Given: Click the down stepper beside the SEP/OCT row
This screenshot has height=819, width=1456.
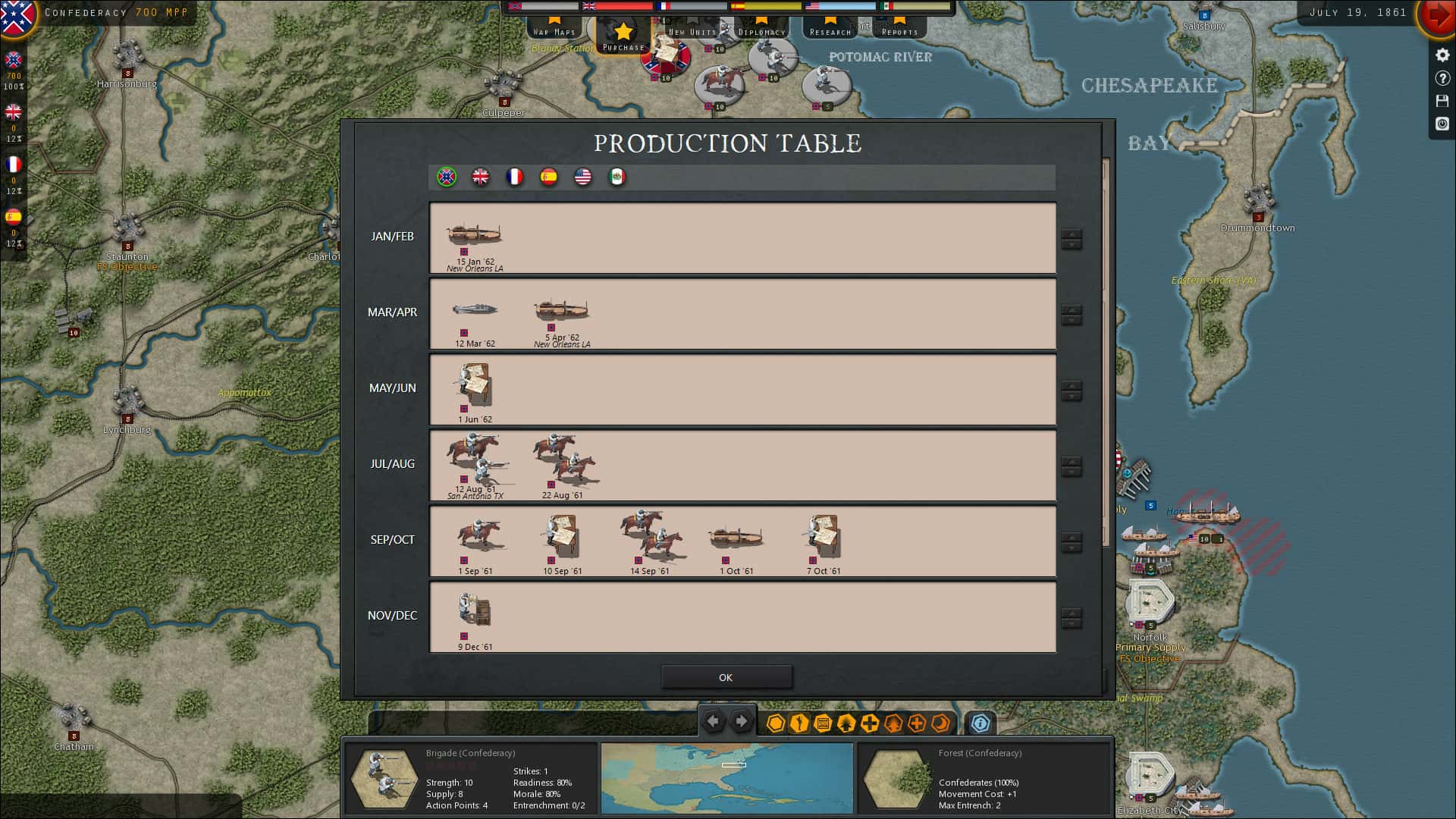Looking at the screenshot, I should (1072, 547).
